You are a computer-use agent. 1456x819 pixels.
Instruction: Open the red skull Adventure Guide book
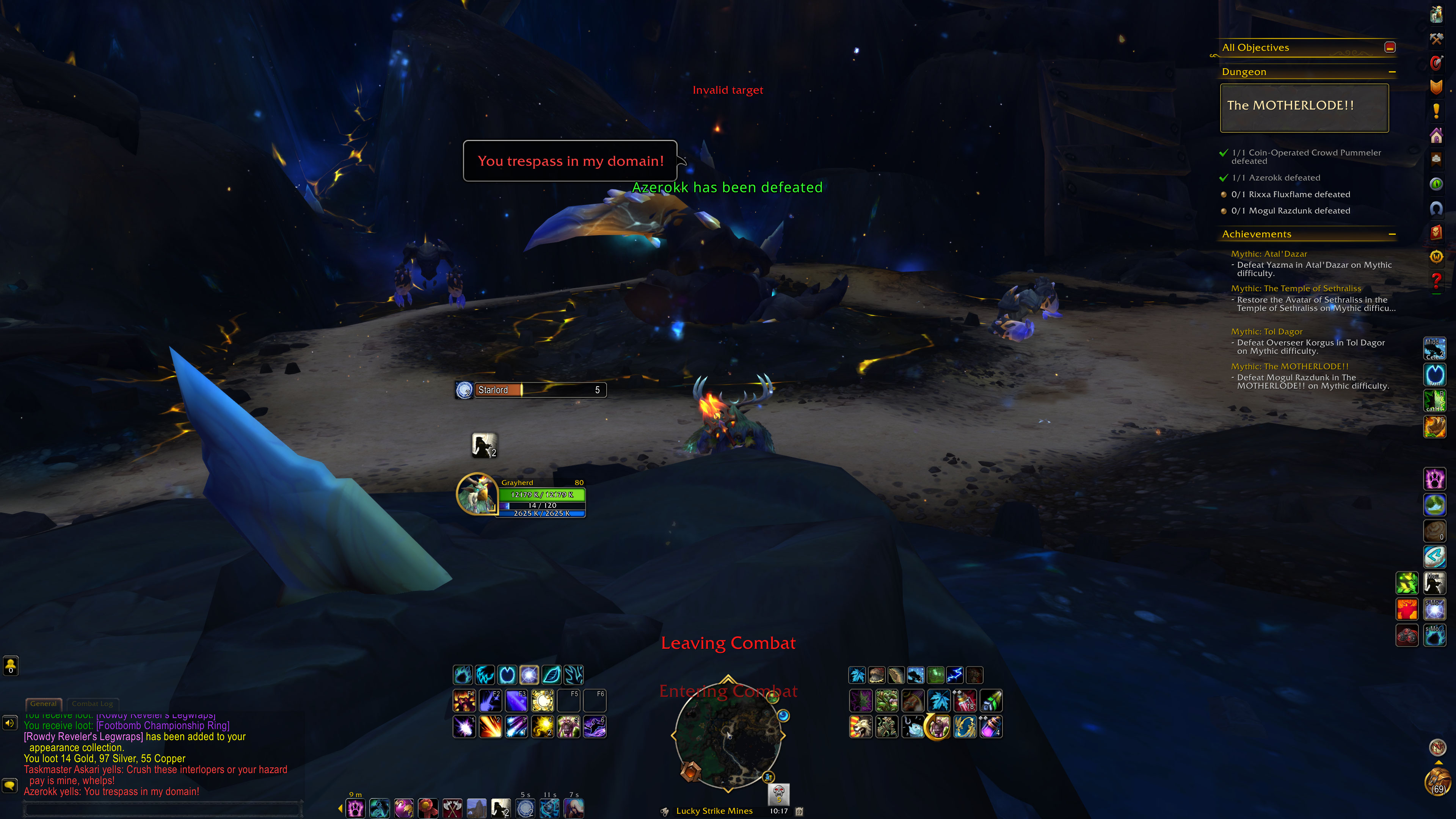coord(1436,232)
